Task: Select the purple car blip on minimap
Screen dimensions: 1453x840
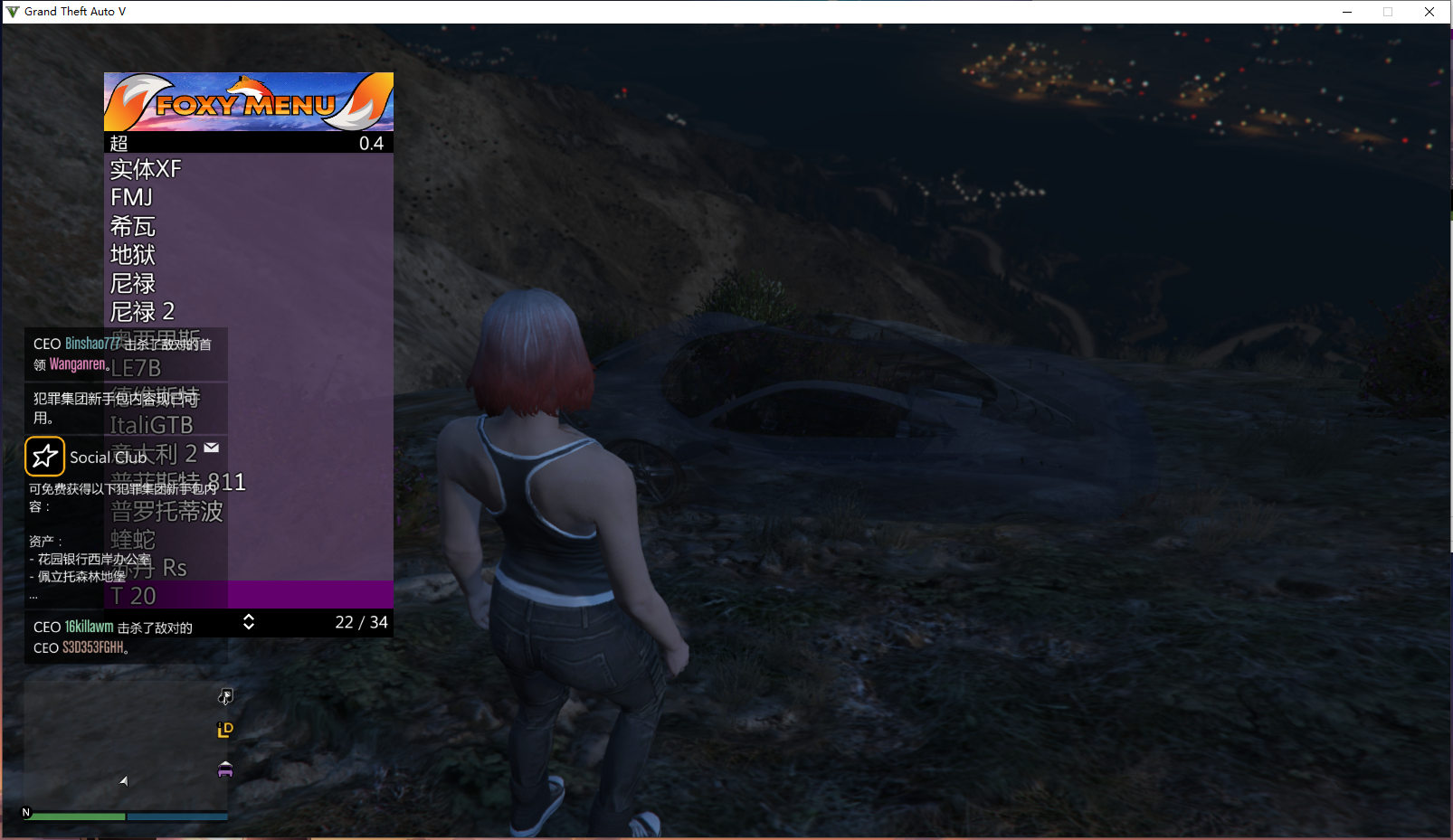Action: coord(225,769)
